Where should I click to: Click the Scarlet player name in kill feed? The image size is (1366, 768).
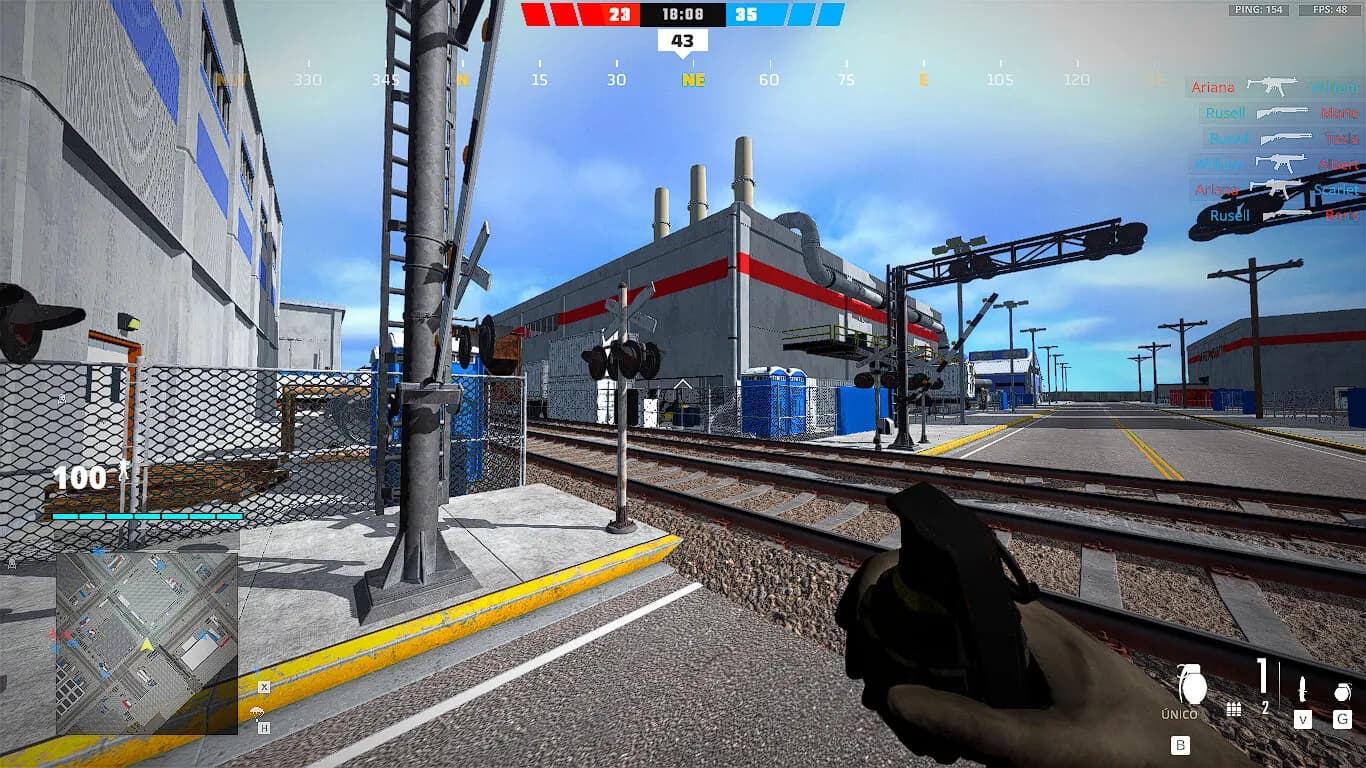1334,190
